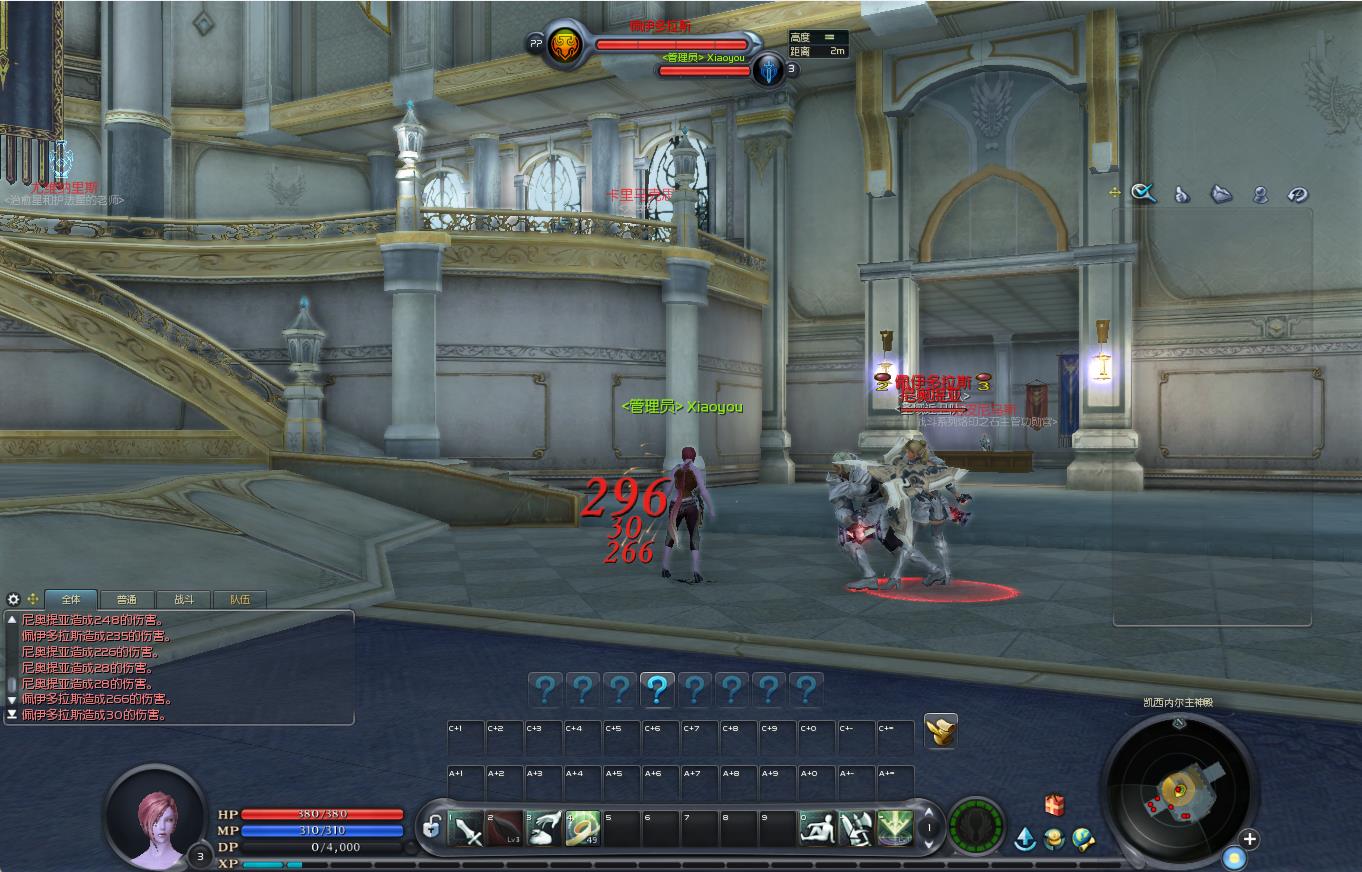Zoom in the minimap with plus button
The image size is (1362, 872).
click(1249, 839)
